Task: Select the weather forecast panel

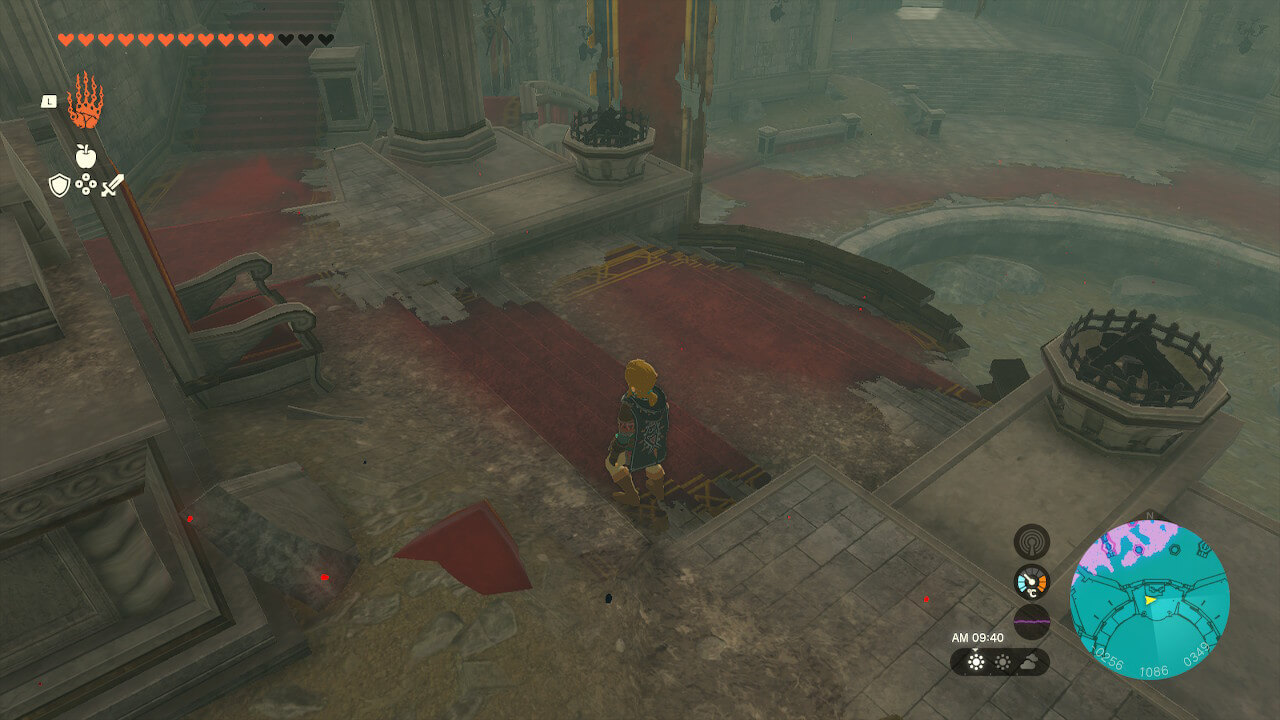Action: (x=999, y=662)
